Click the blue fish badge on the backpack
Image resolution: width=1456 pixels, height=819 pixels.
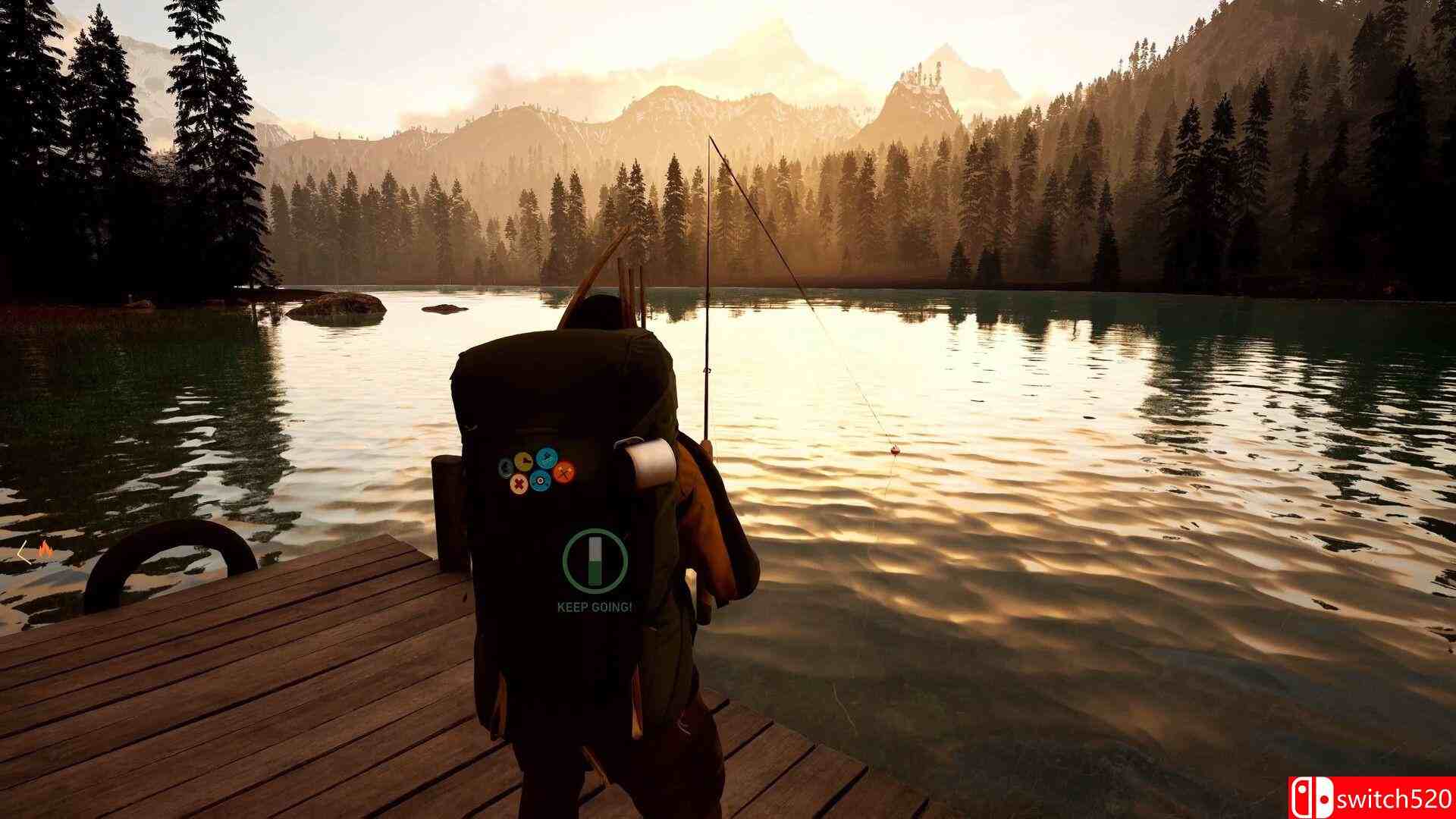point(548,458)
